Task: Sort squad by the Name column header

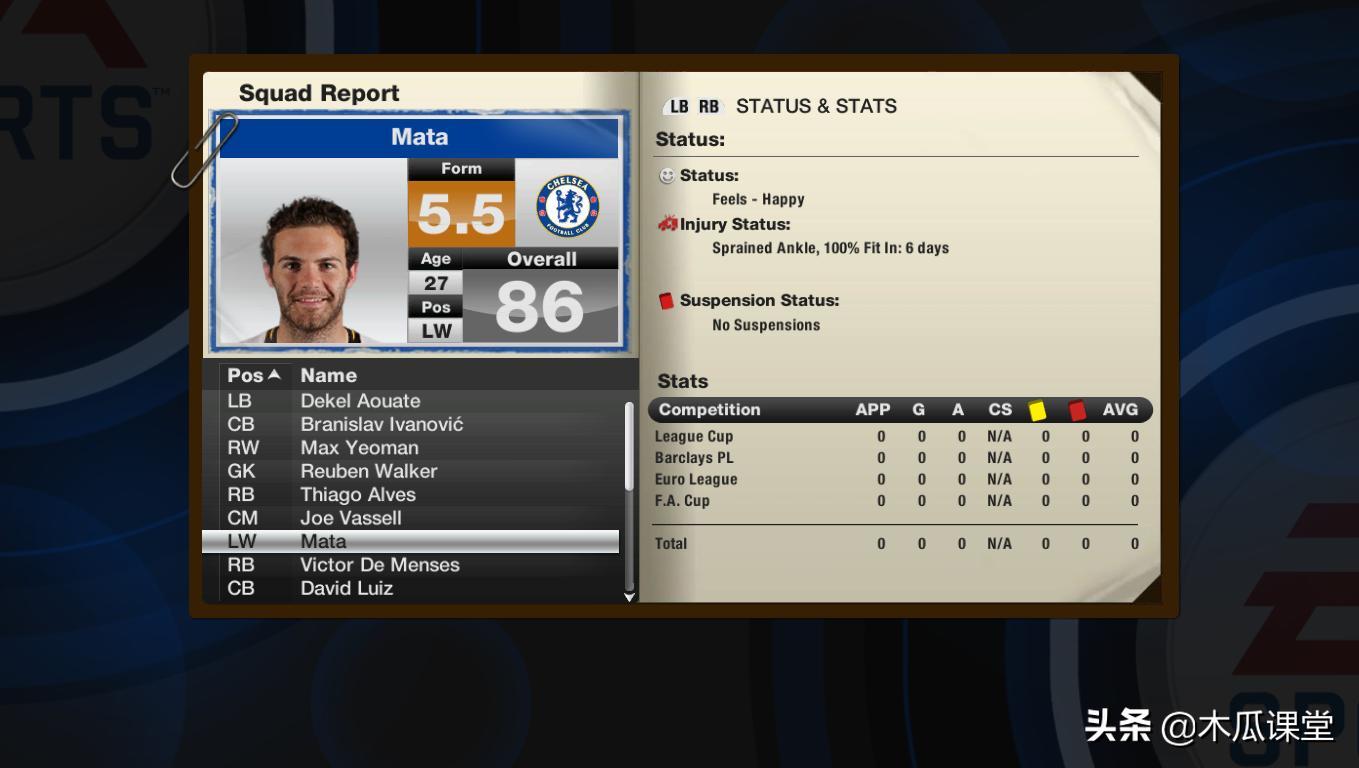Action: point(328,376)
